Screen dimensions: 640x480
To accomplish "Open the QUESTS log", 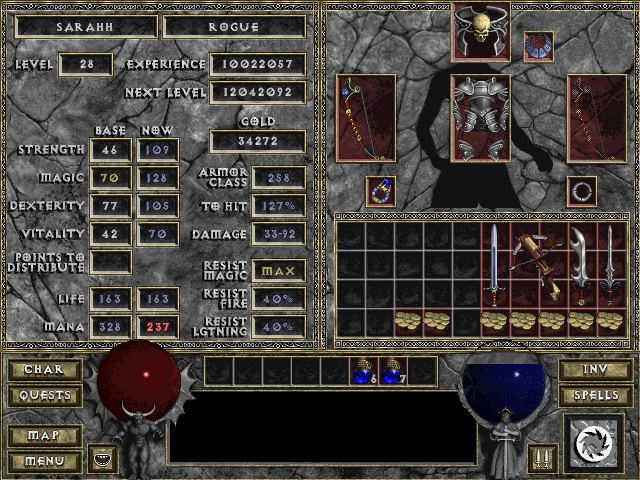I will tap(45, 396).
